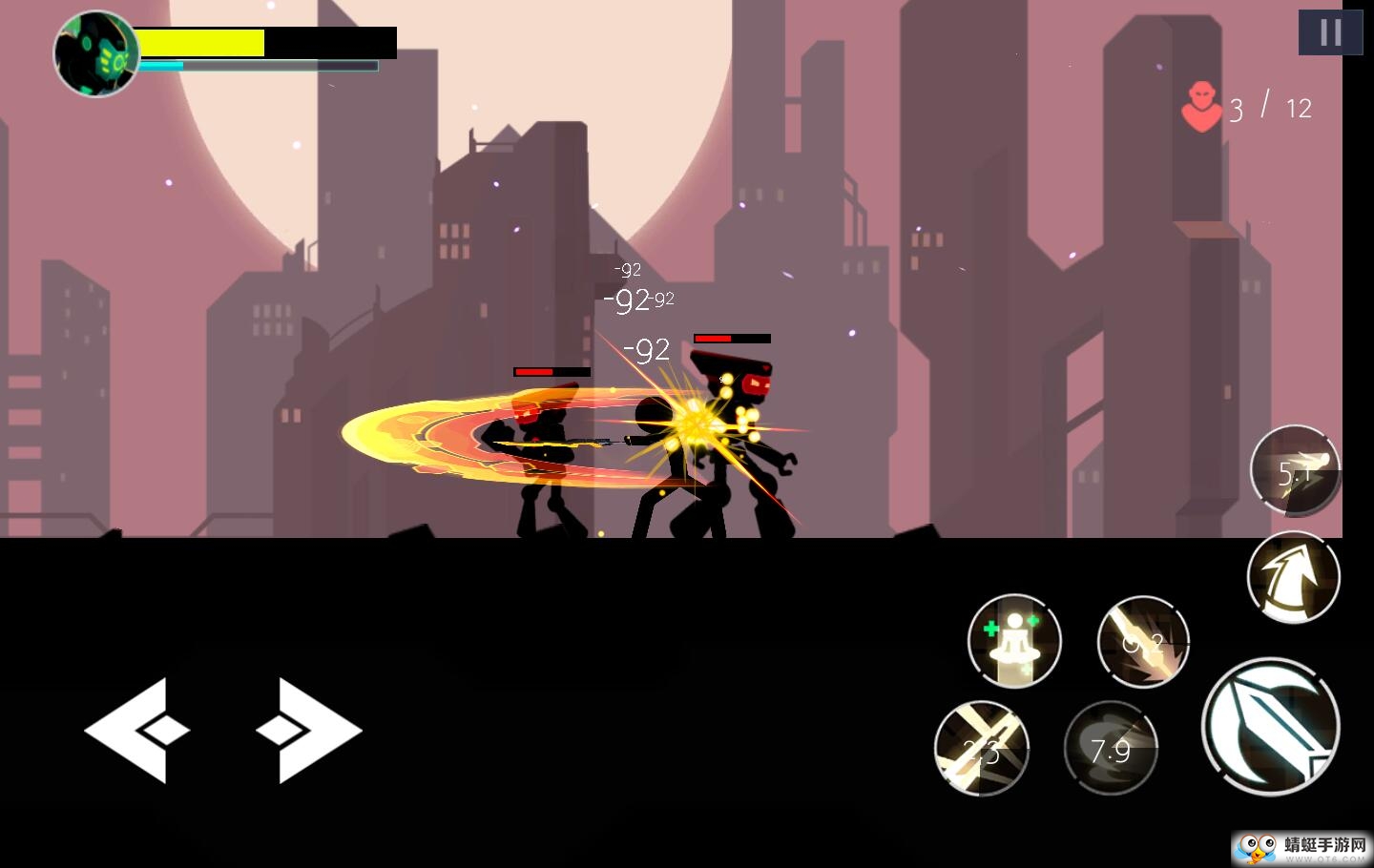1374x868 pixels.
Task: Move right with the right arrow
Action: point(309,731)
